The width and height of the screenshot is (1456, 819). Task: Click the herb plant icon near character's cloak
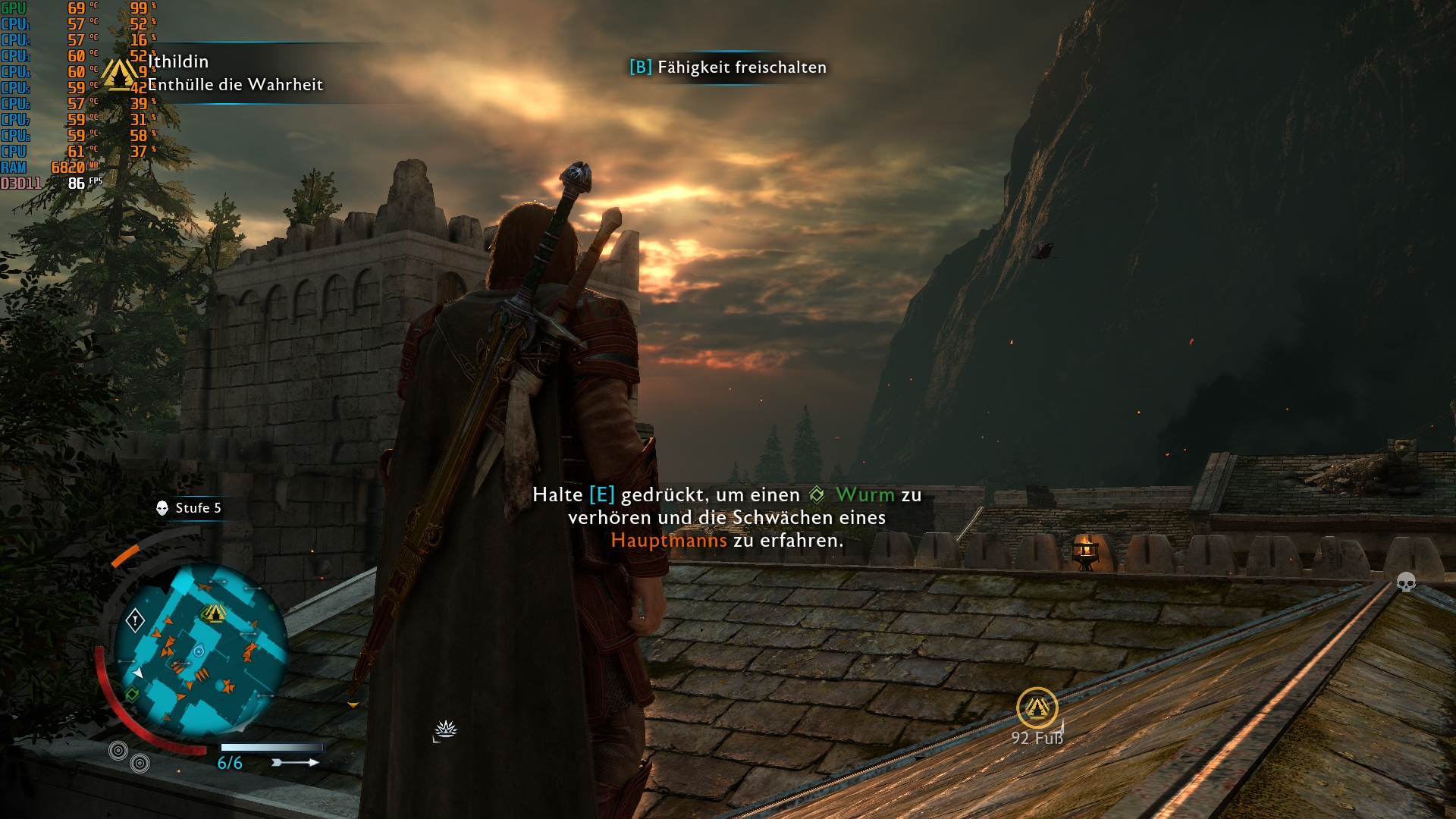447,730
